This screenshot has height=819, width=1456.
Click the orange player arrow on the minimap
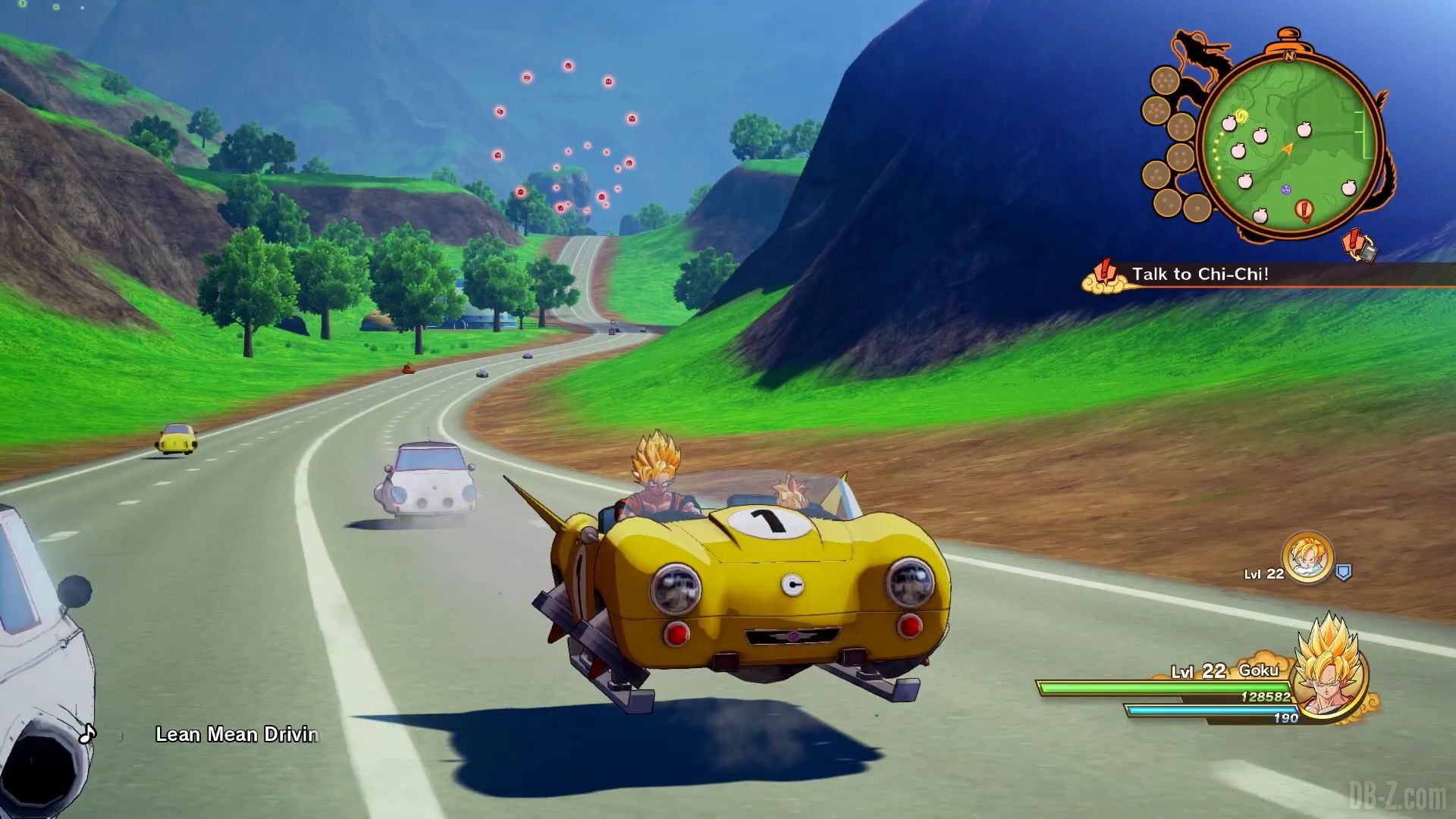point(1287,149)
